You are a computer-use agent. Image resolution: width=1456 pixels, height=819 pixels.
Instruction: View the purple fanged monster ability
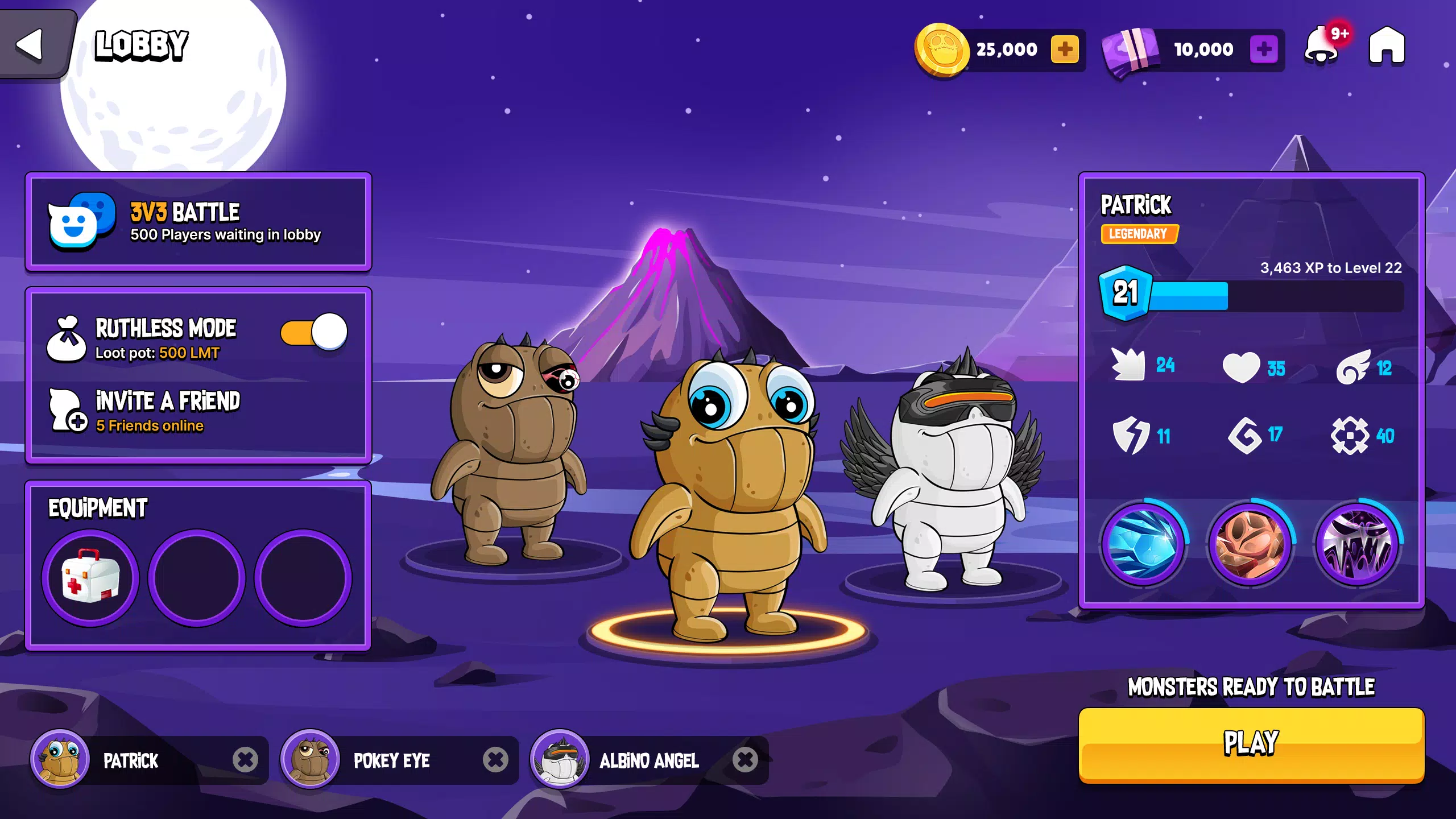point(1358,544)
